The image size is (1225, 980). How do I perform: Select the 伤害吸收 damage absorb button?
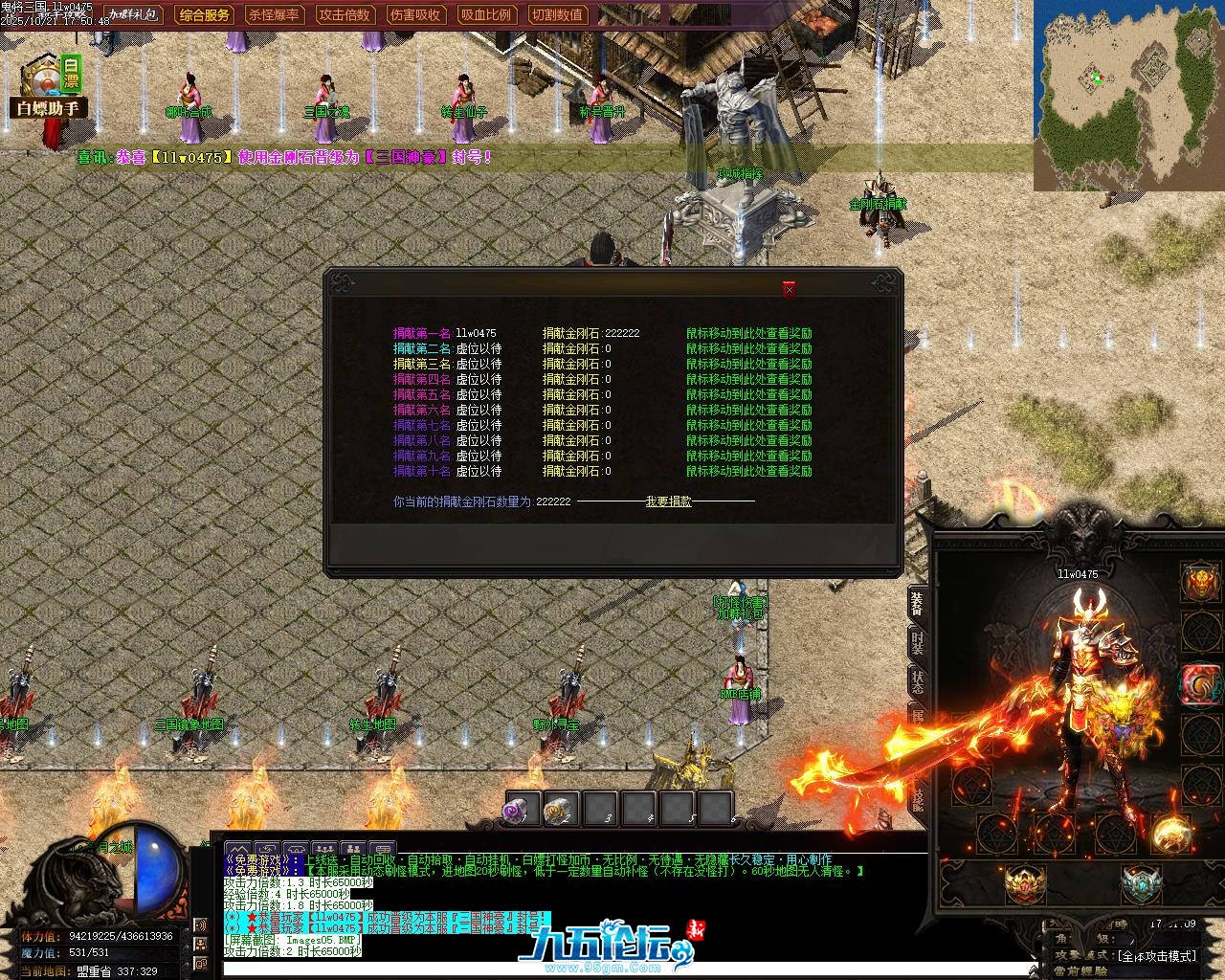point(415,14)
